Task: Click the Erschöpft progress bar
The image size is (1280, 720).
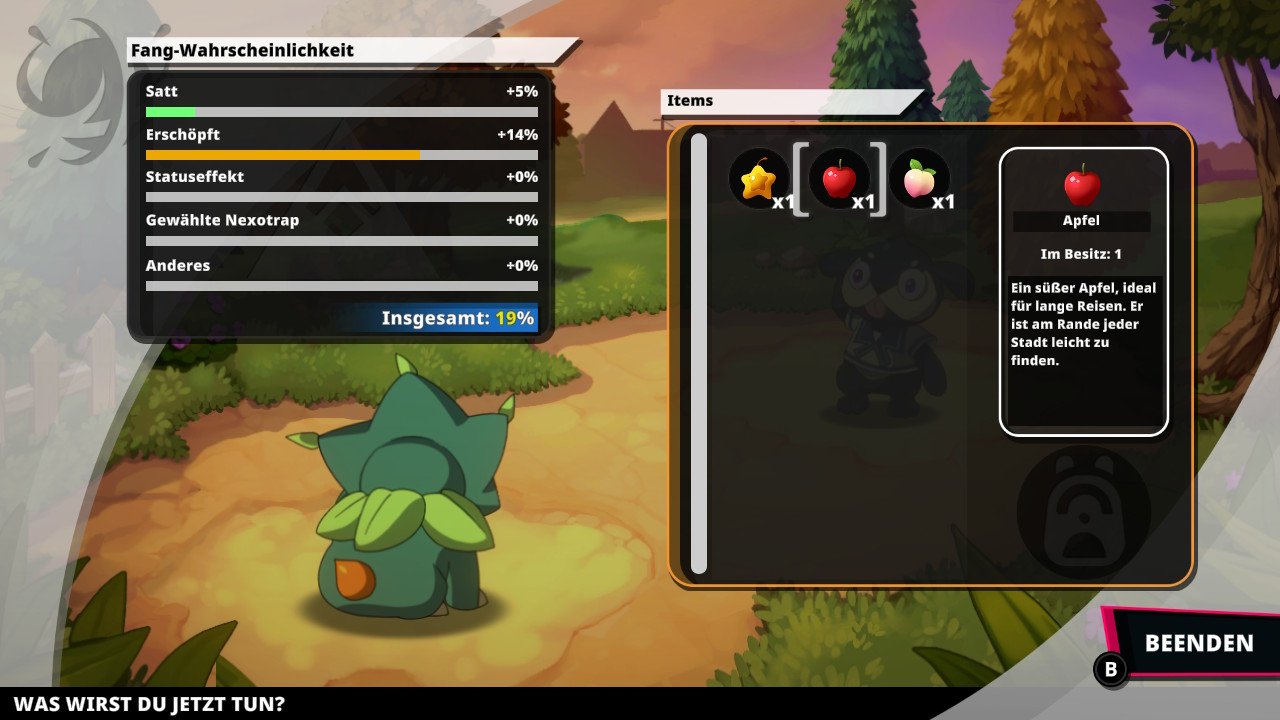Action: click(x=340, y=156)
